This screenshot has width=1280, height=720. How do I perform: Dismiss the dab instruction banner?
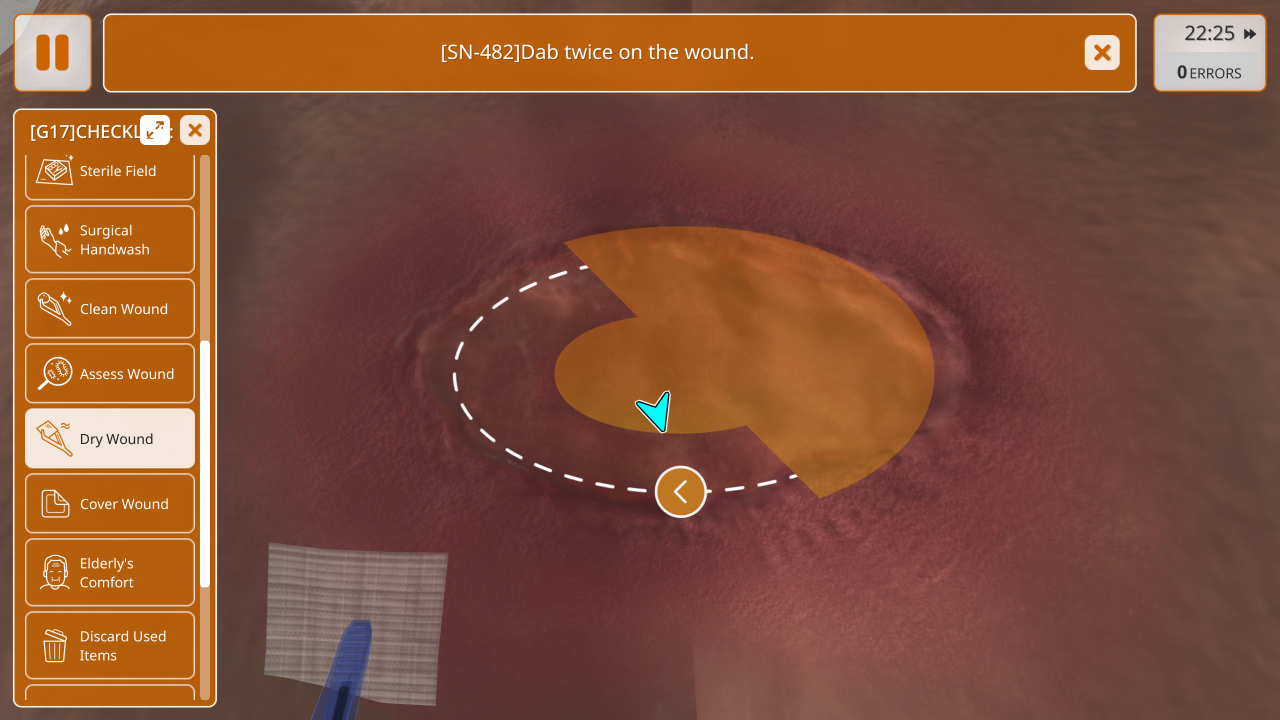click(1102, 53)
